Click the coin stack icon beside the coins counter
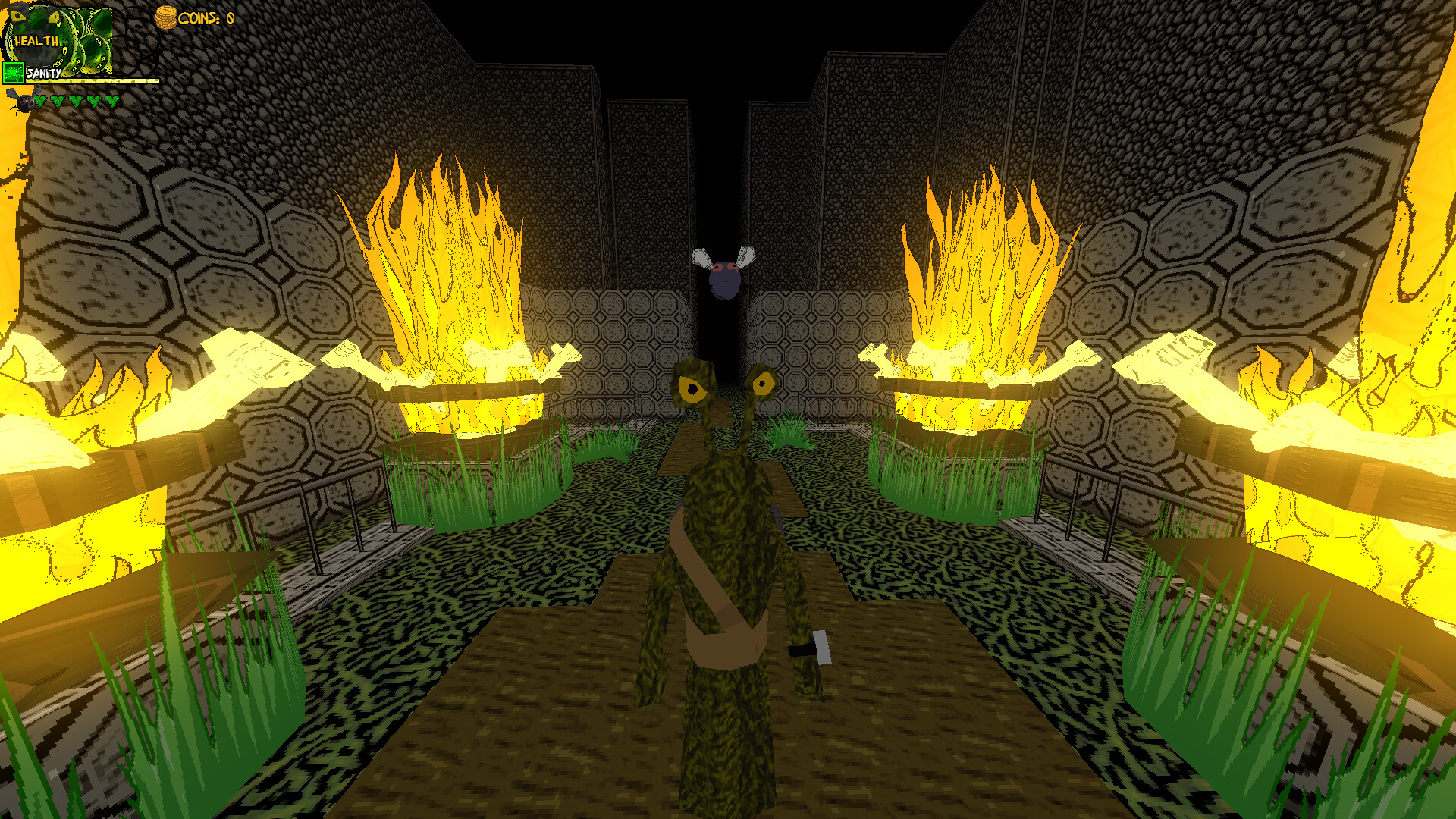The height and width of the screenshot is (819, 1456). pos(165,17)
